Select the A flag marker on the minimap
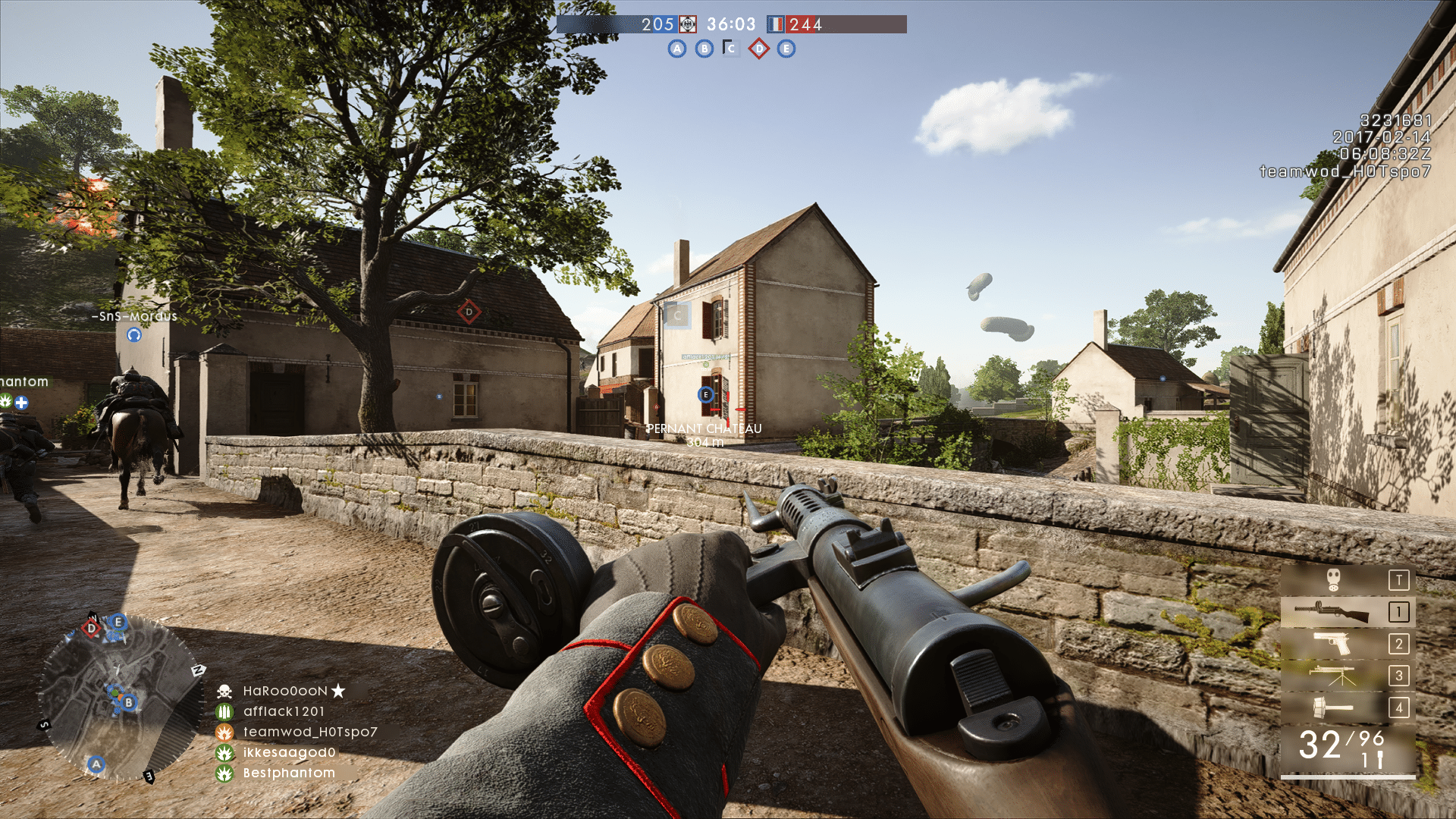This screenshot has height=819, width=1456. (96, 764)
